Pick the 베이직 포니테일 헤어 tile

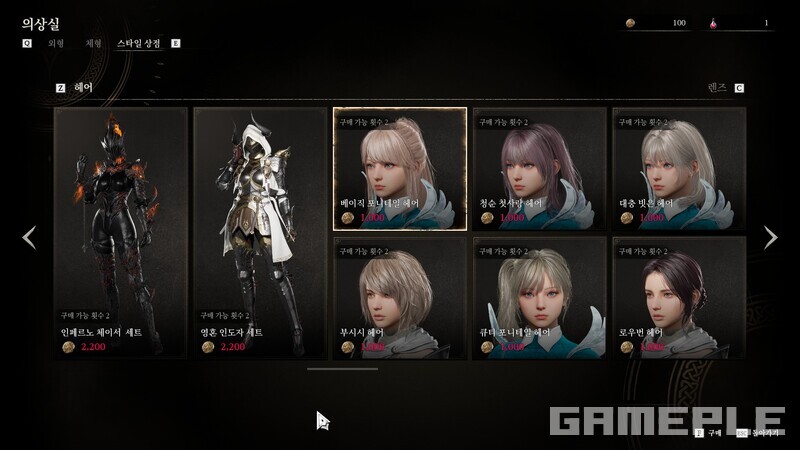[x=399, y=169]
